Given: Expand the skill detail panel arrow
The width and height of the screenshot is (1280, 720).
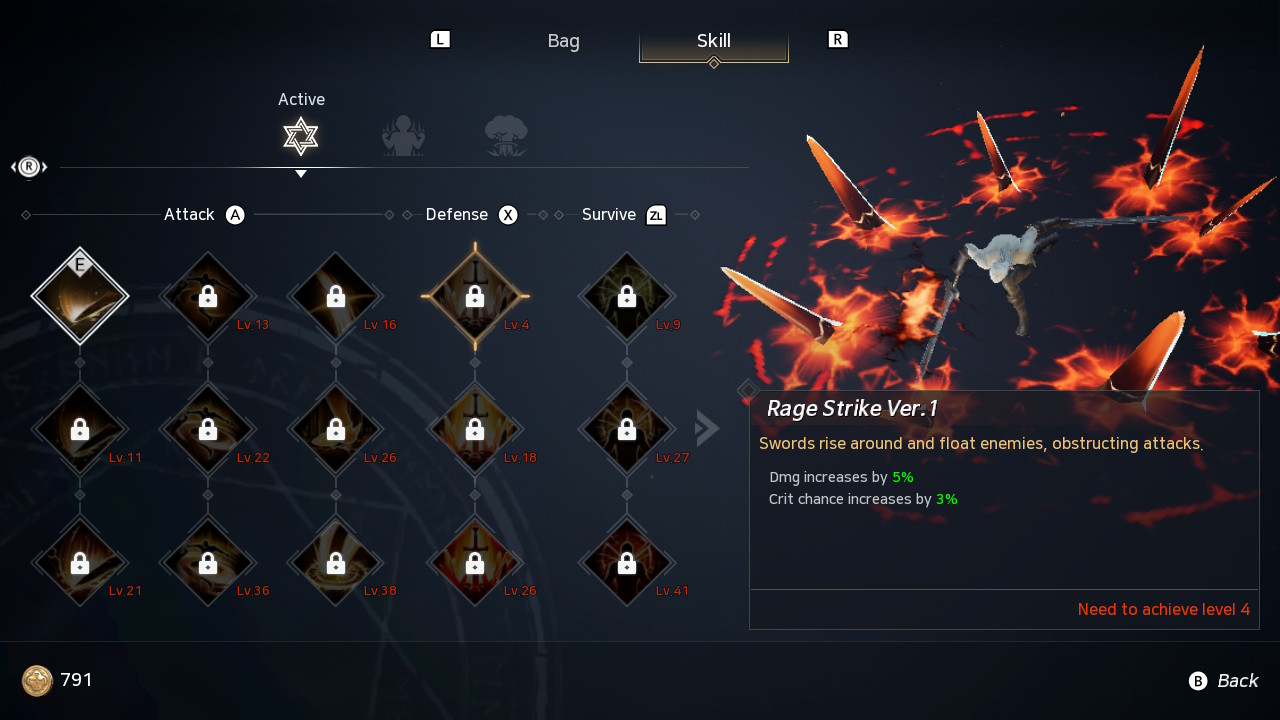Looking at the screenshot, I should point(707,429).
